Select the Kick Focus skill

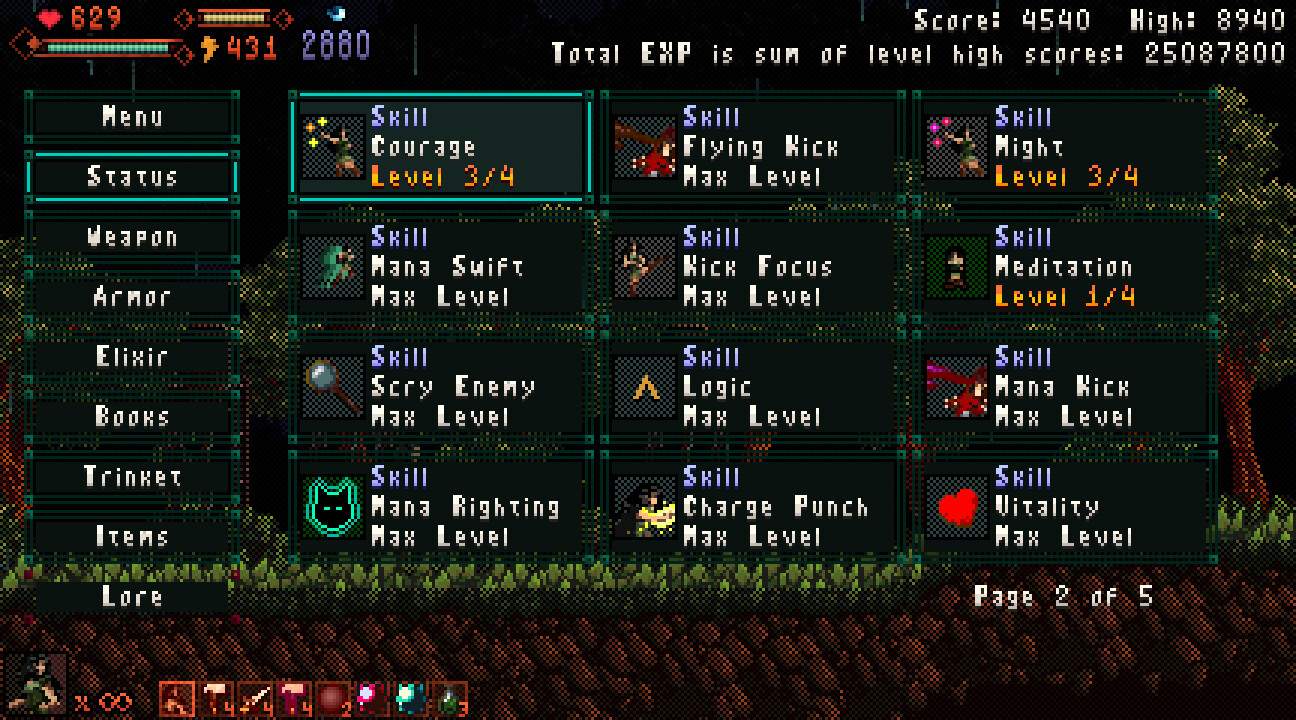pos(752,267)
